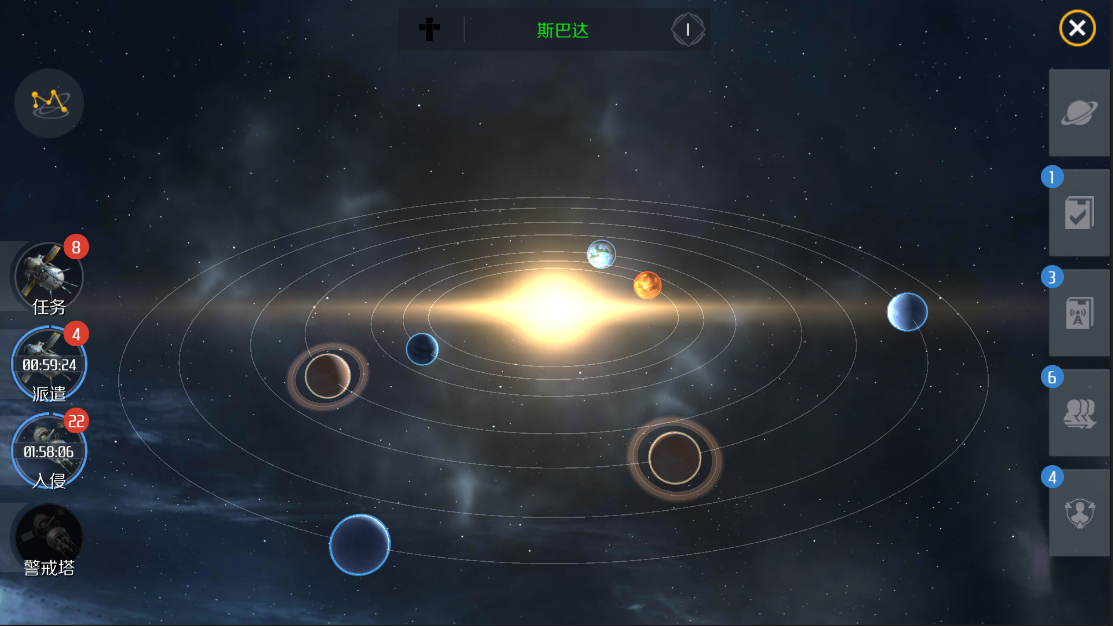The image size is (1113, 626).
Task: Click the 斯巴达 system name header
Action: coord(563,30)
